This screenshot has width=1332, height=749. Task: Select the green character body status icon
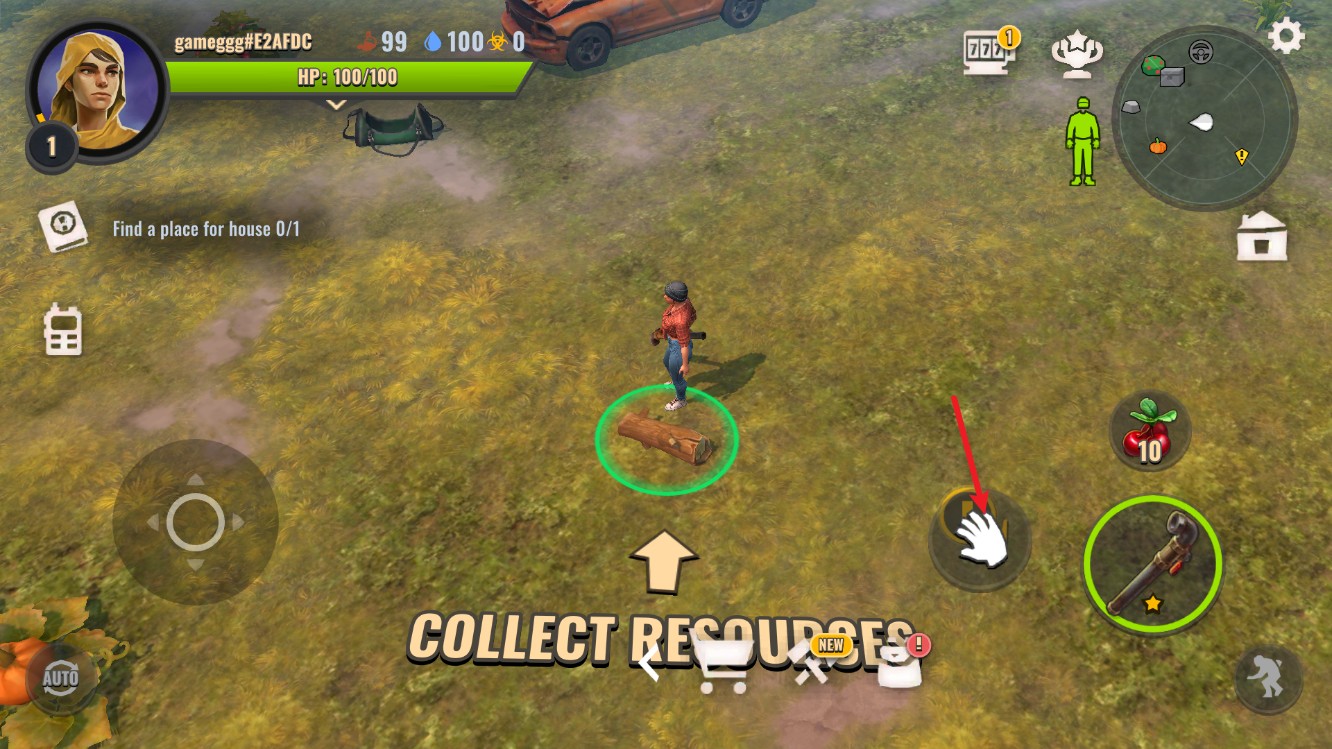pyautogui.click(x=1081, y=141)
